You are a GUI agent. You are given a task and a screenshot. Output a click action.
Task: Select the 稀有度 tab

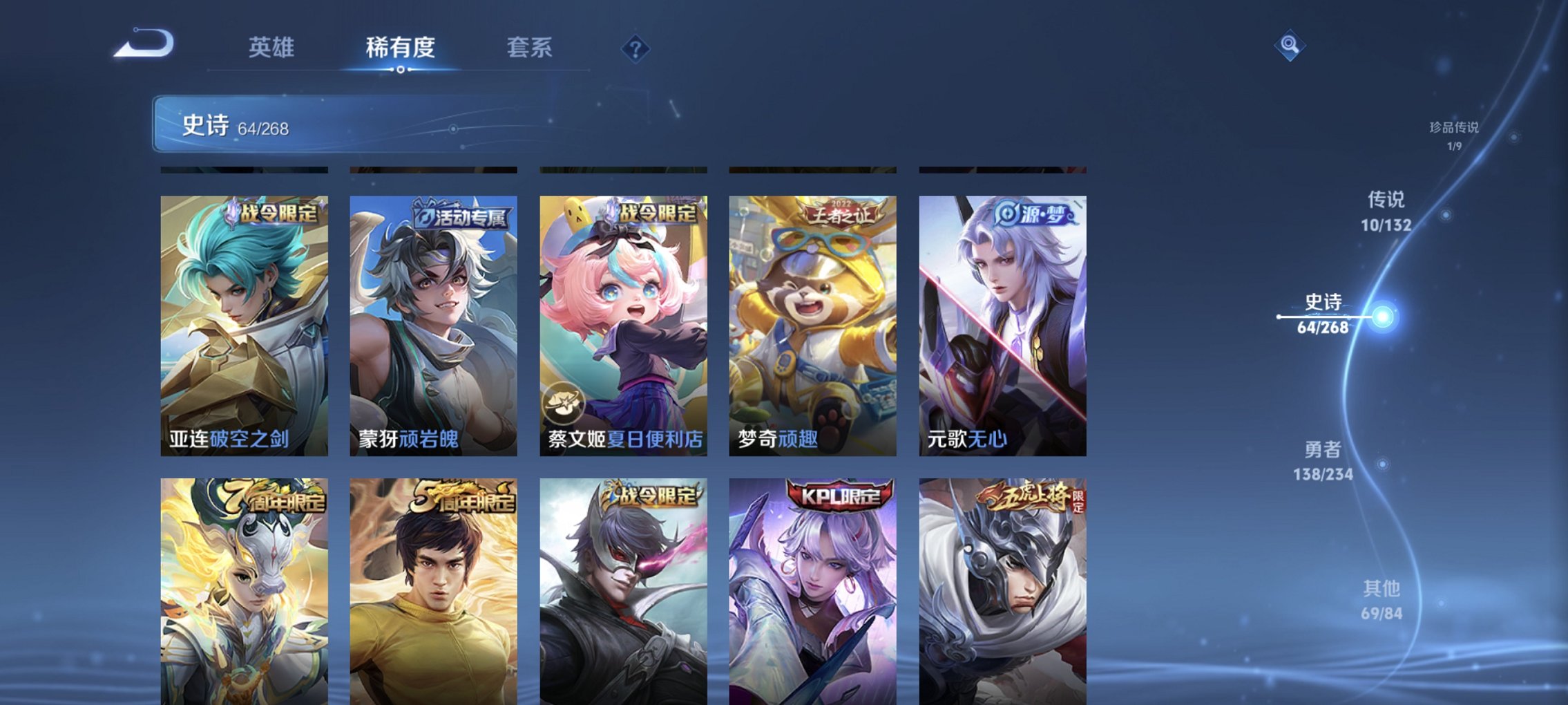399,48
